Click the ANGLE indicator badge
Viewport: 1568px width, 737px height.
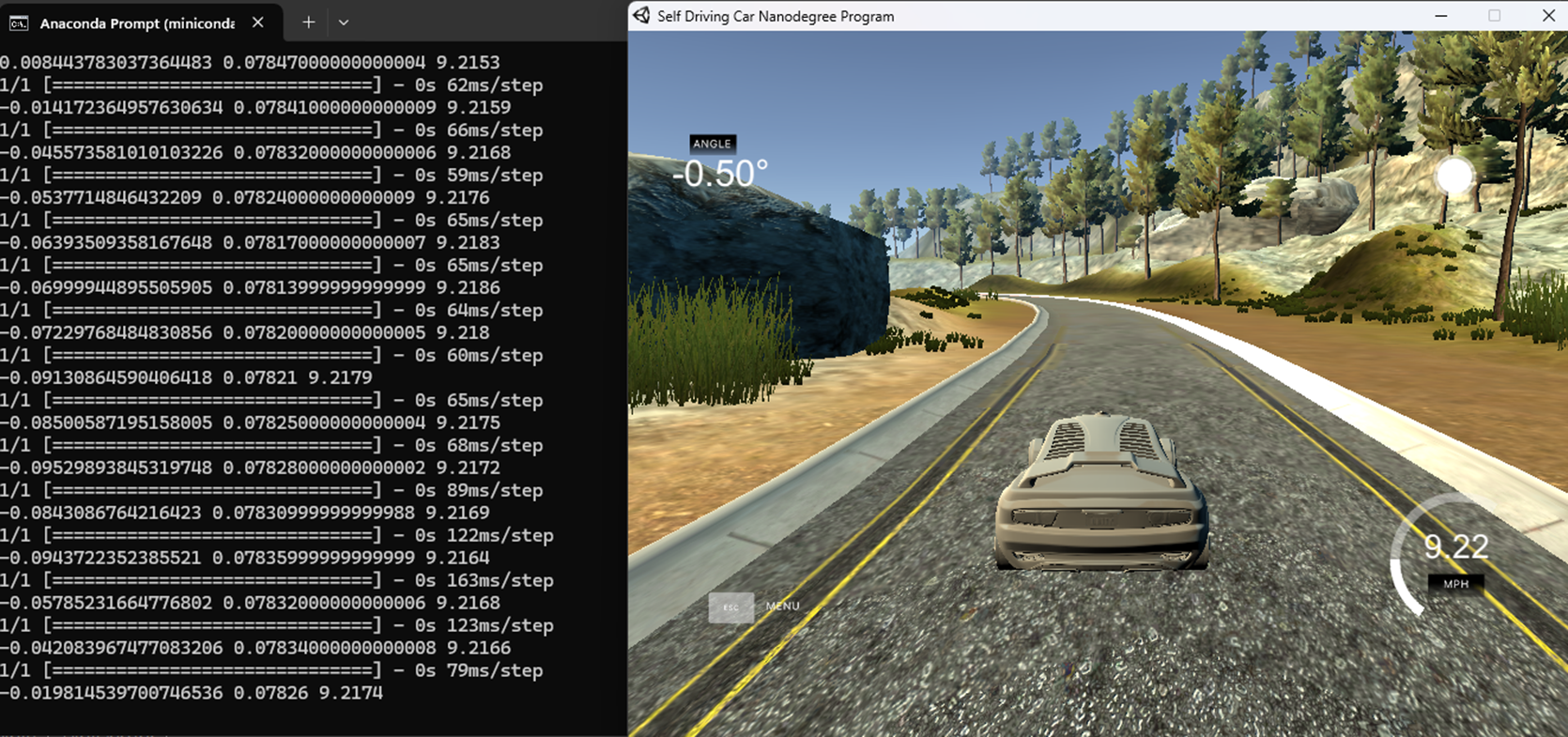pos(713,144)
